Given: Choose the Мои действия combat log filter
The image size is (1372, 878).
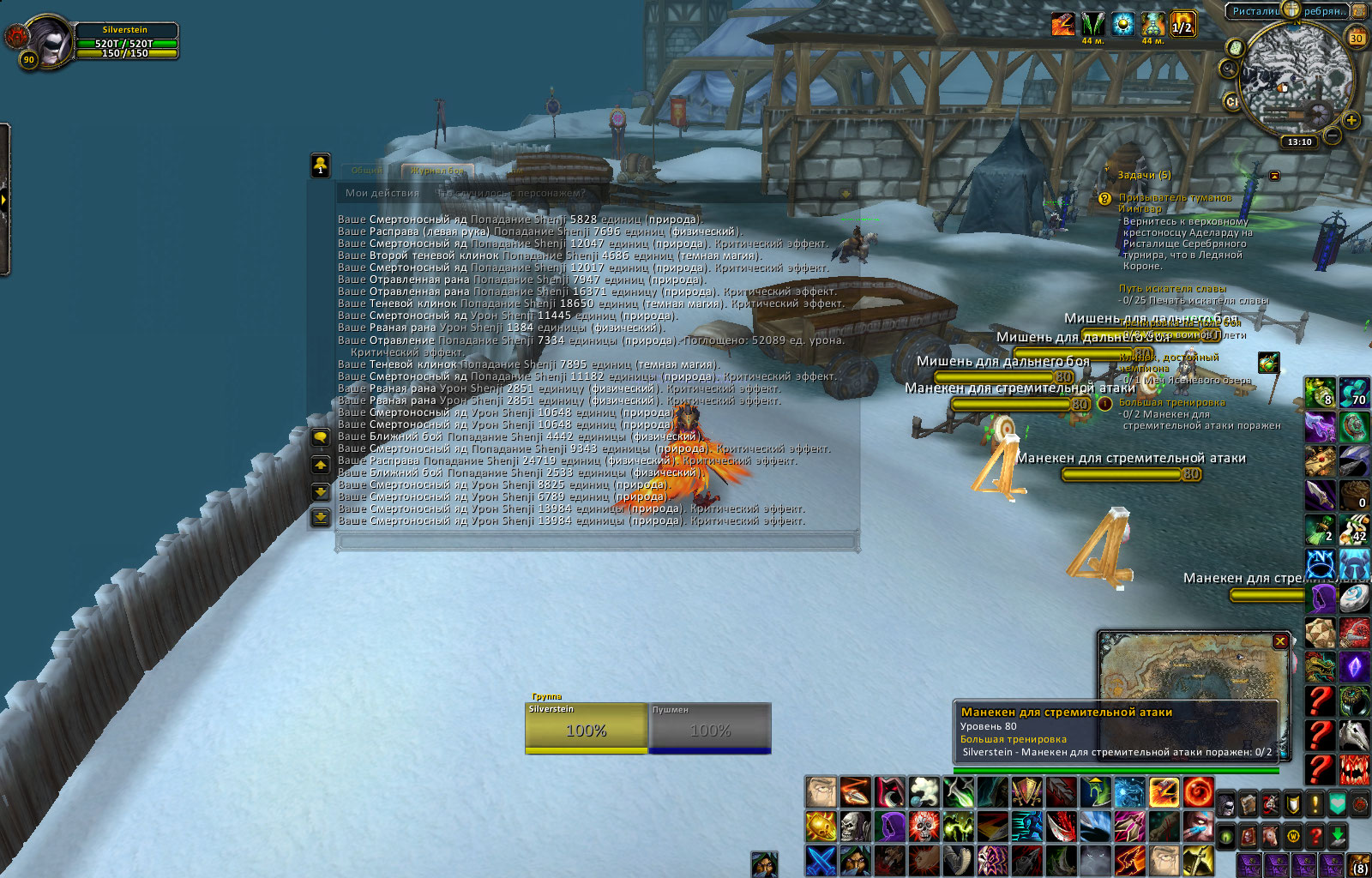Looking at the screenshot, I should (x=382, y=193).
